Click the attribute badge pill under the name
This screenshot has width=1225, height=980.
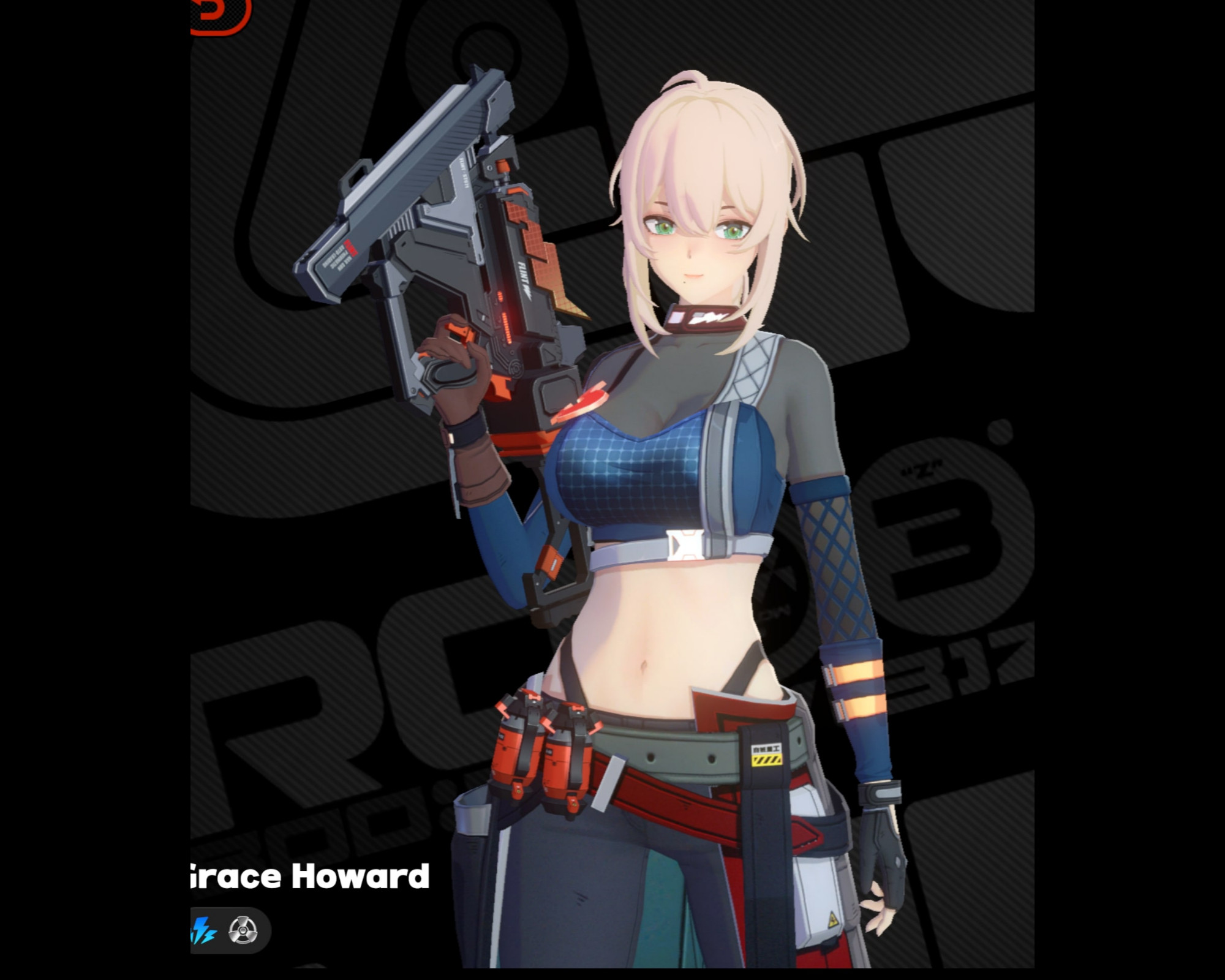point(224,929)
